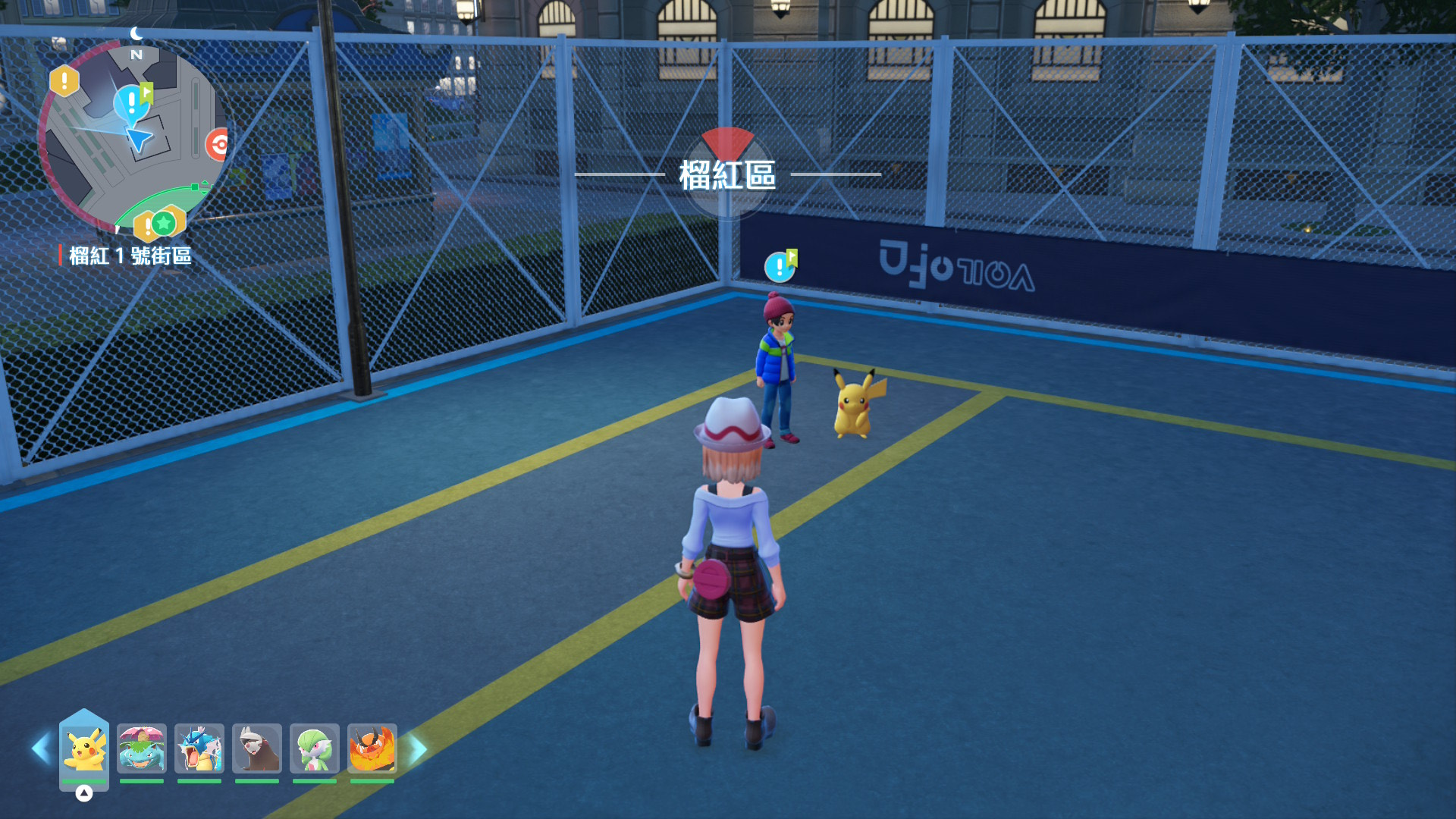Viewport: 1456px width, 819px height.
Task: Select the Excadrill party slot
Action: (257, 749)
